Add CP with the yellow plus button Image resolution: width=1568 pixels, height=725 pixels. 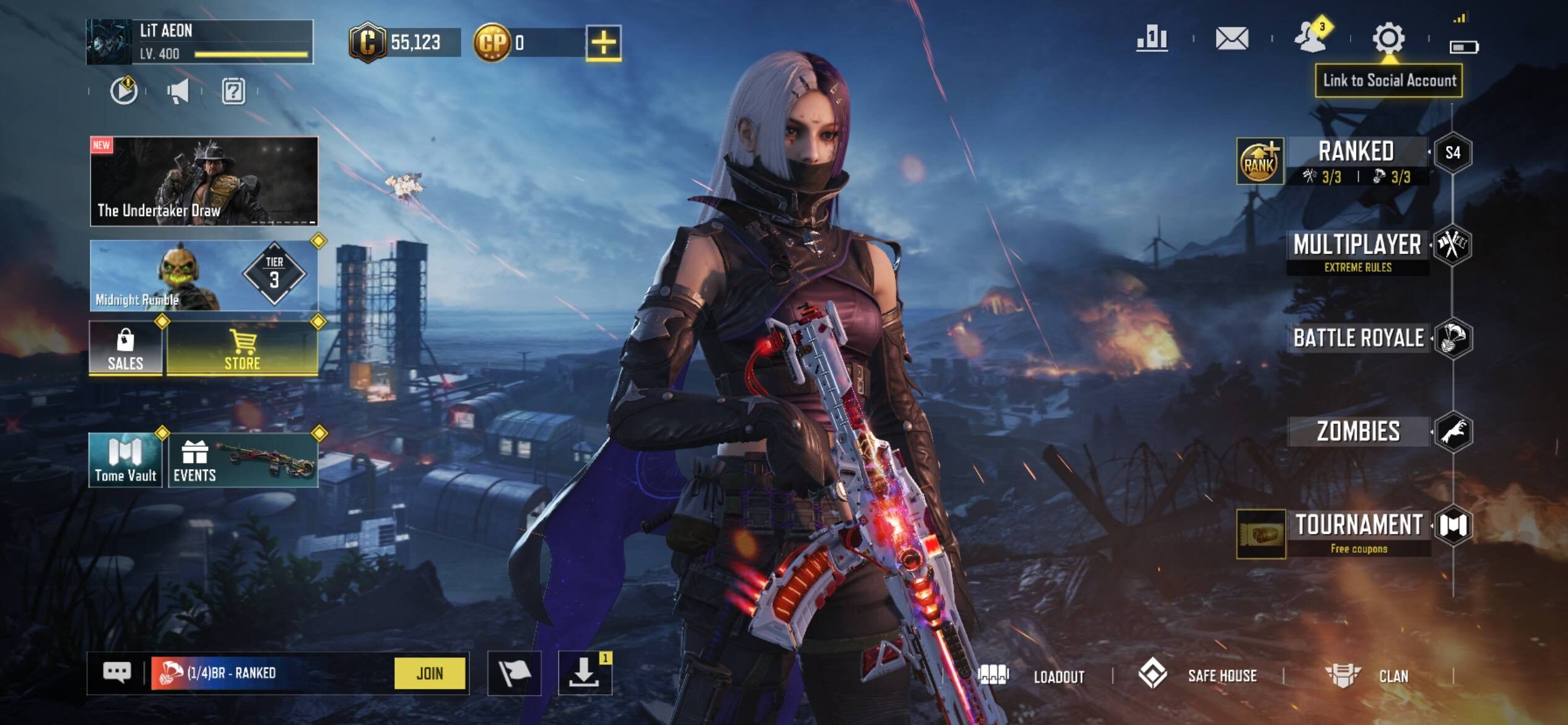[x=603, y=43]
